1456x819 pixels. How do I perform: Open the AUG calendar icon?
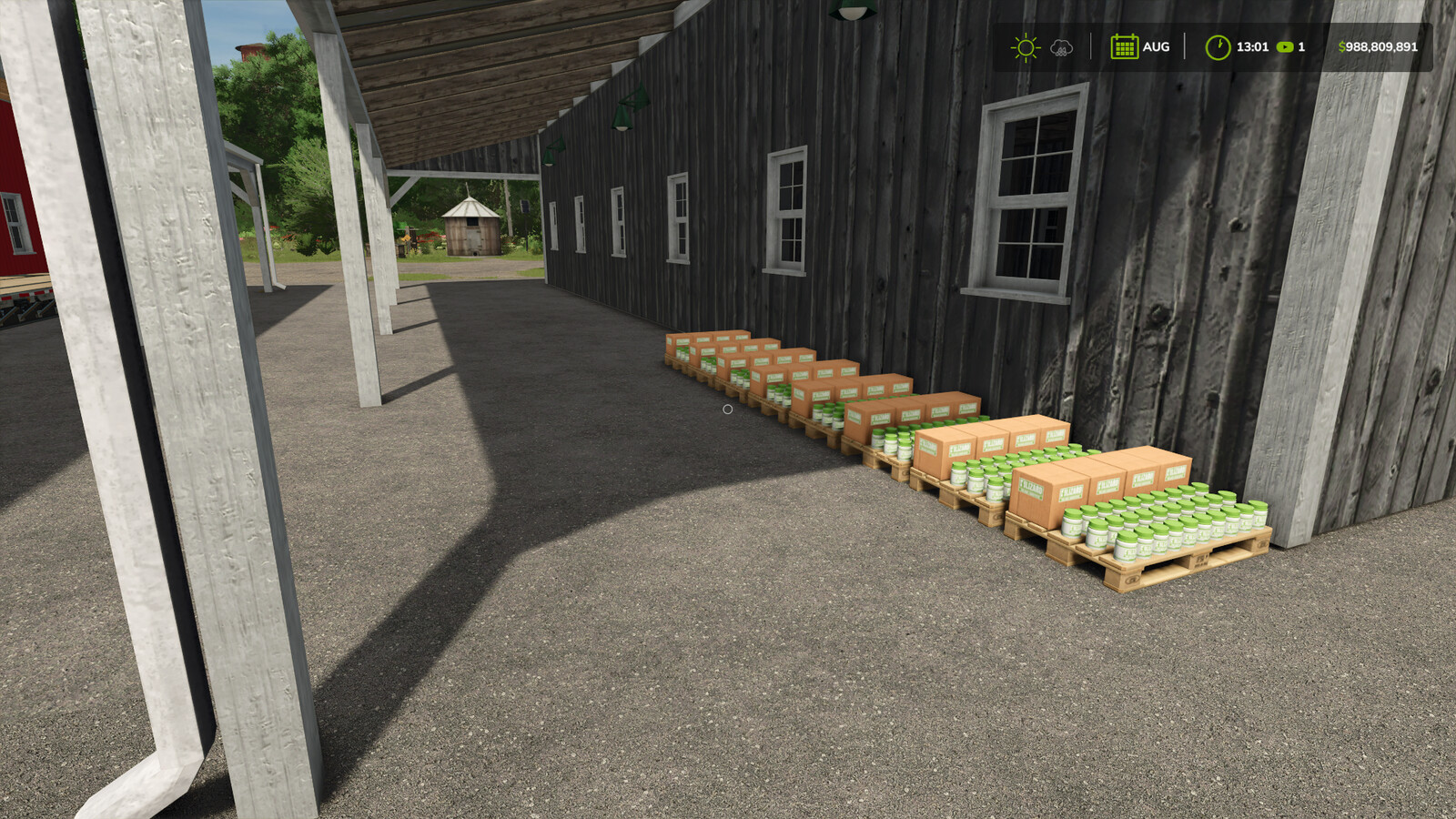tap(1125, 46)
